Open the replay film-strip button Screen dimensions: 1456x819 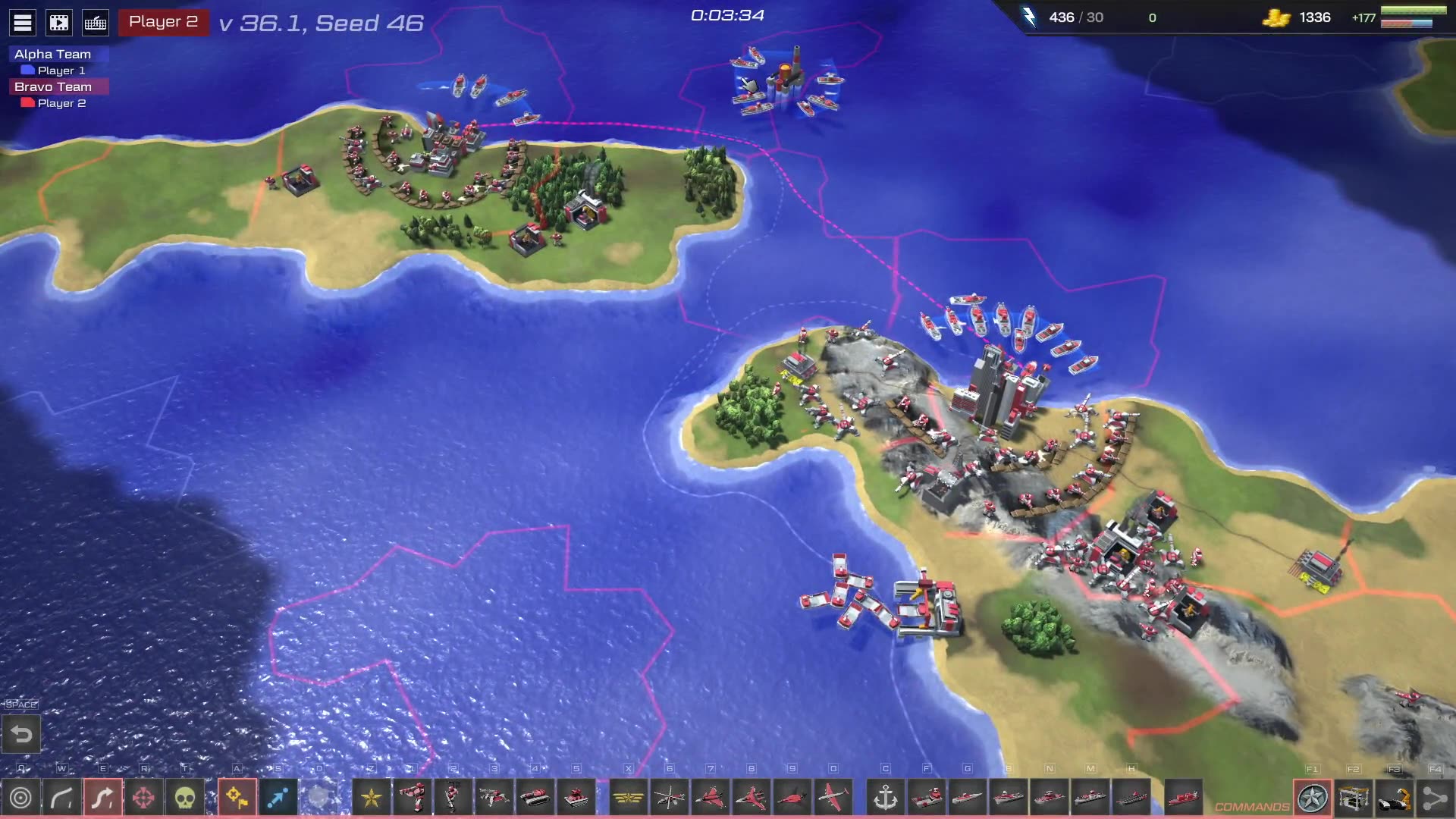pyautogui.click(x=59, y=23)
